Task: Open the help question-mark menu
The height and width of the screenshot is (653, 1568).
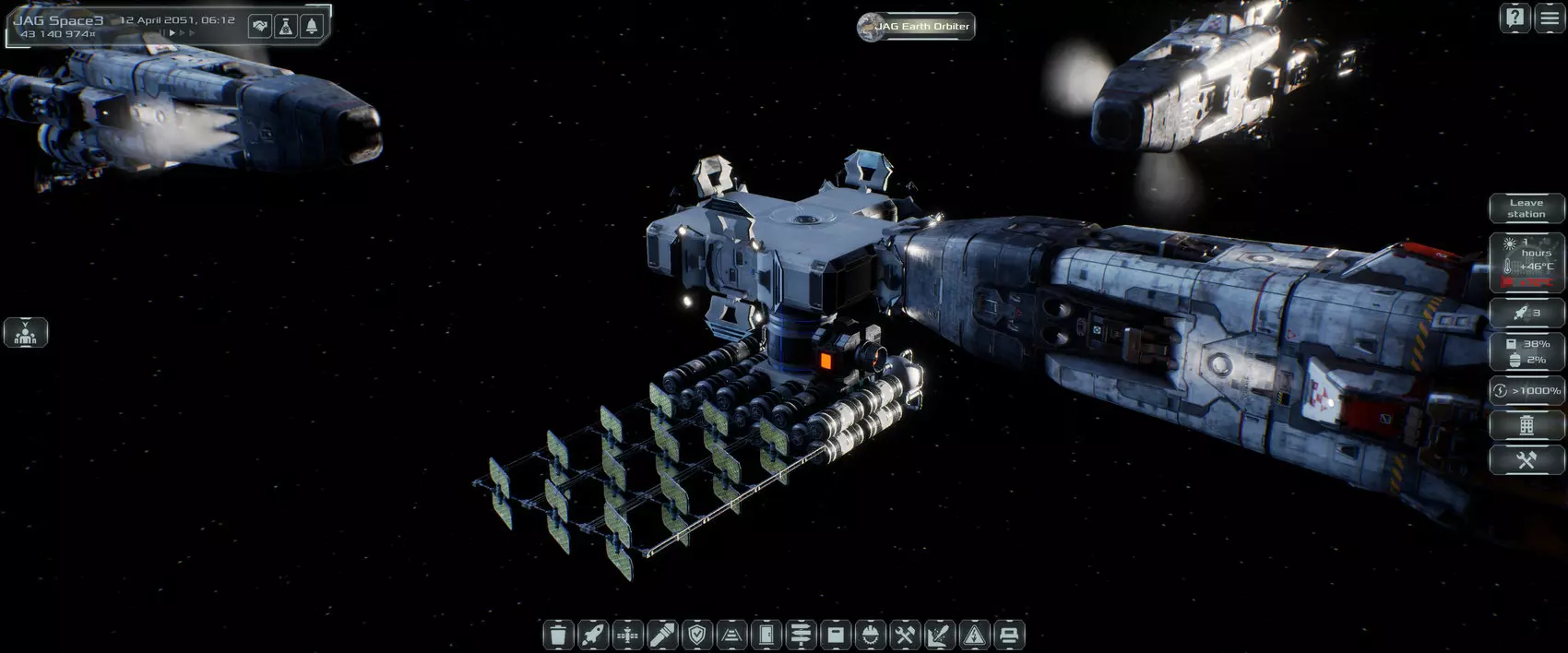Action: tap(1515, 18)
